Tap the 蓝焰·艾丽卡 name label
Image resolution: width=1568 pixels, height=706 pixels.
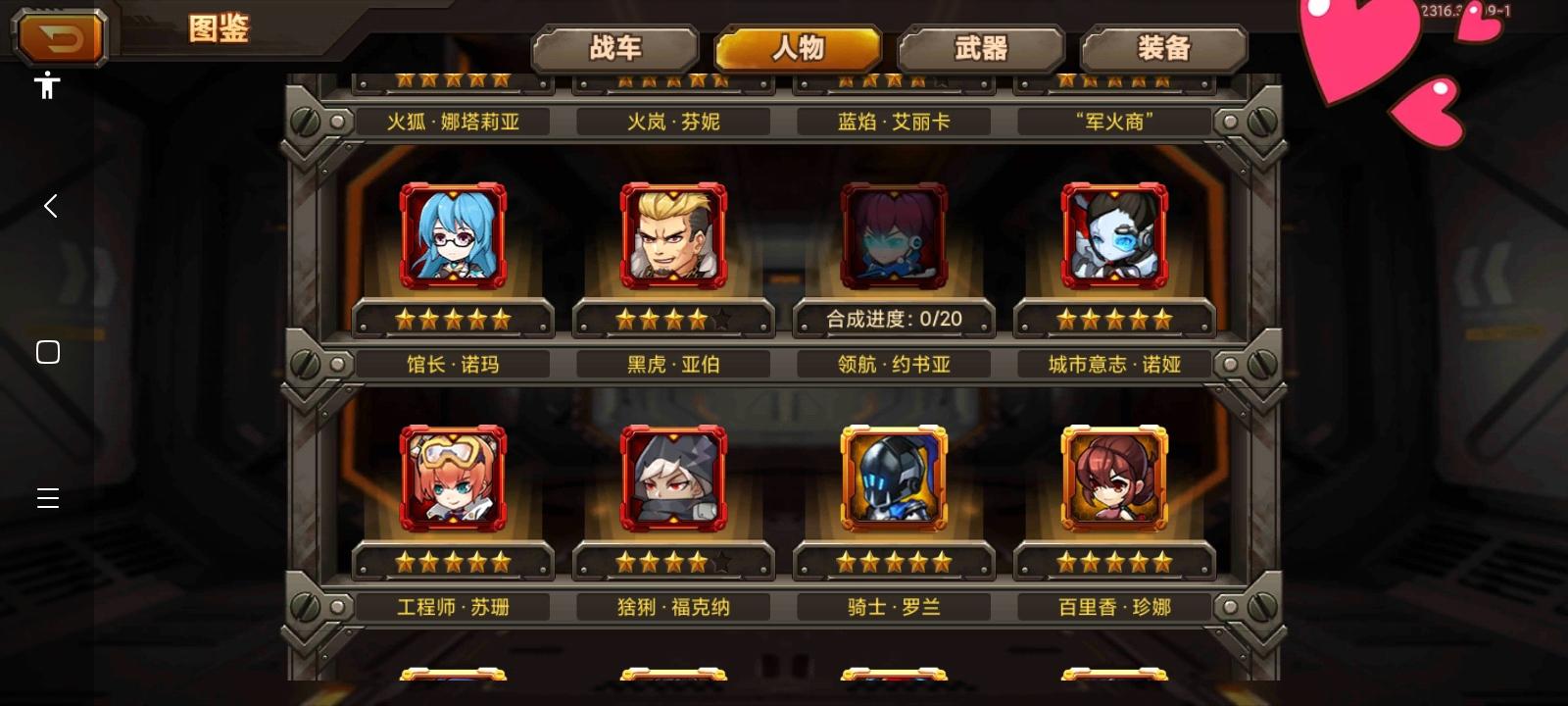(x=894, y=120)
